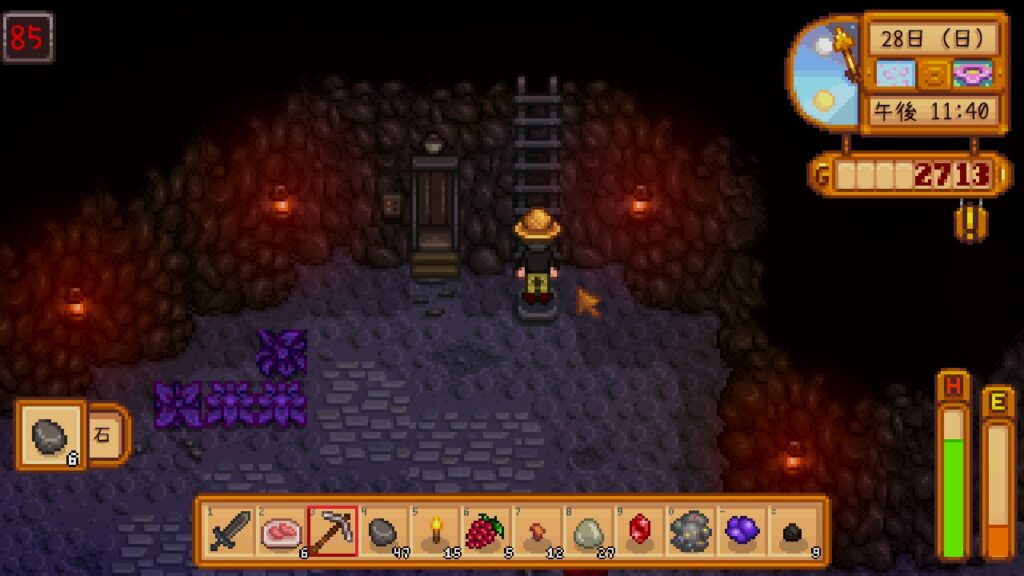
Task: Select the torch stack in the hotbar
Action: [x=435, y=531]
